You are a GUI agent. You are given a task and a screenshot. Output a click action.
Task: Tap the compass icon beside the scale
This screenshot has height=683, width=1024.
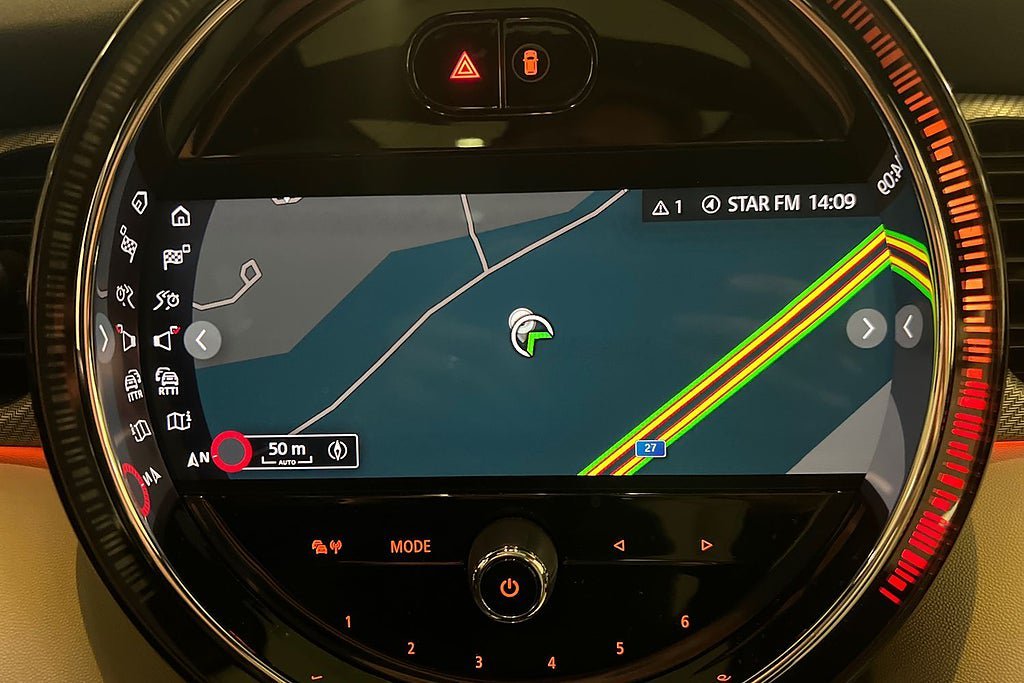pos(340,452)
